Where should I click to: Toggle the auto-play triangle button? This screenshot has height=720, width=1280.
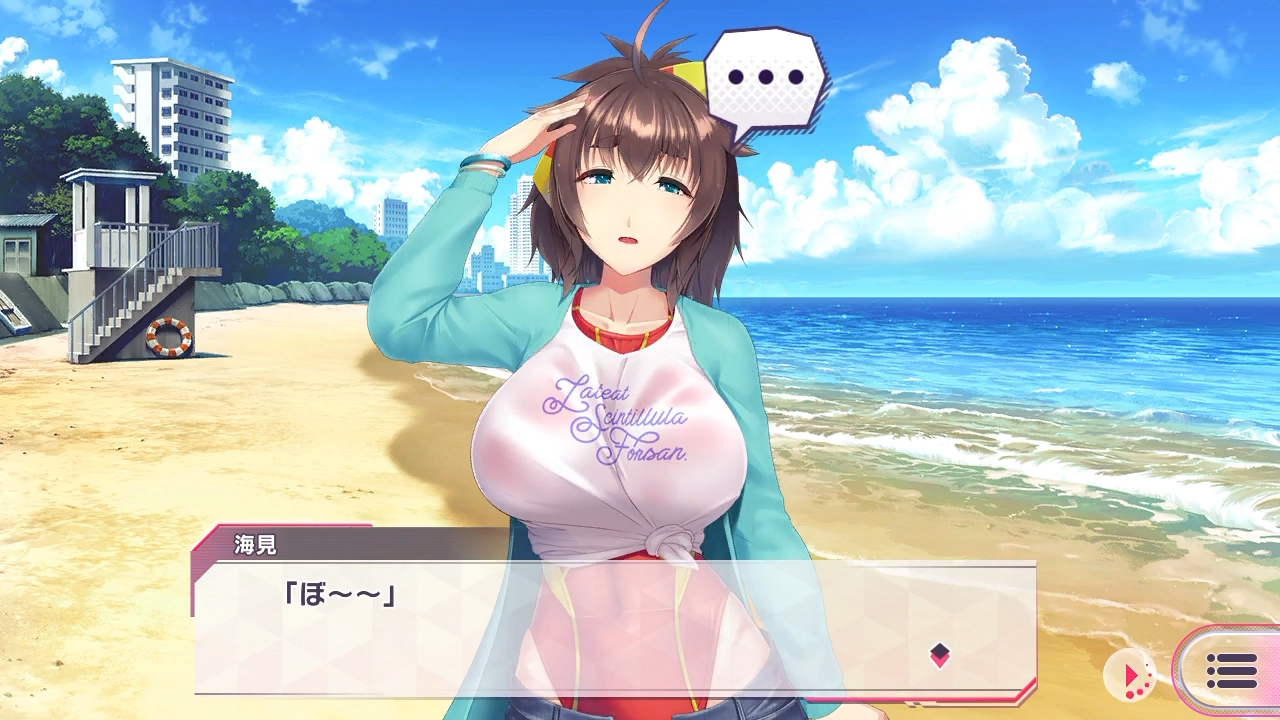click(x=1130, y=677)
